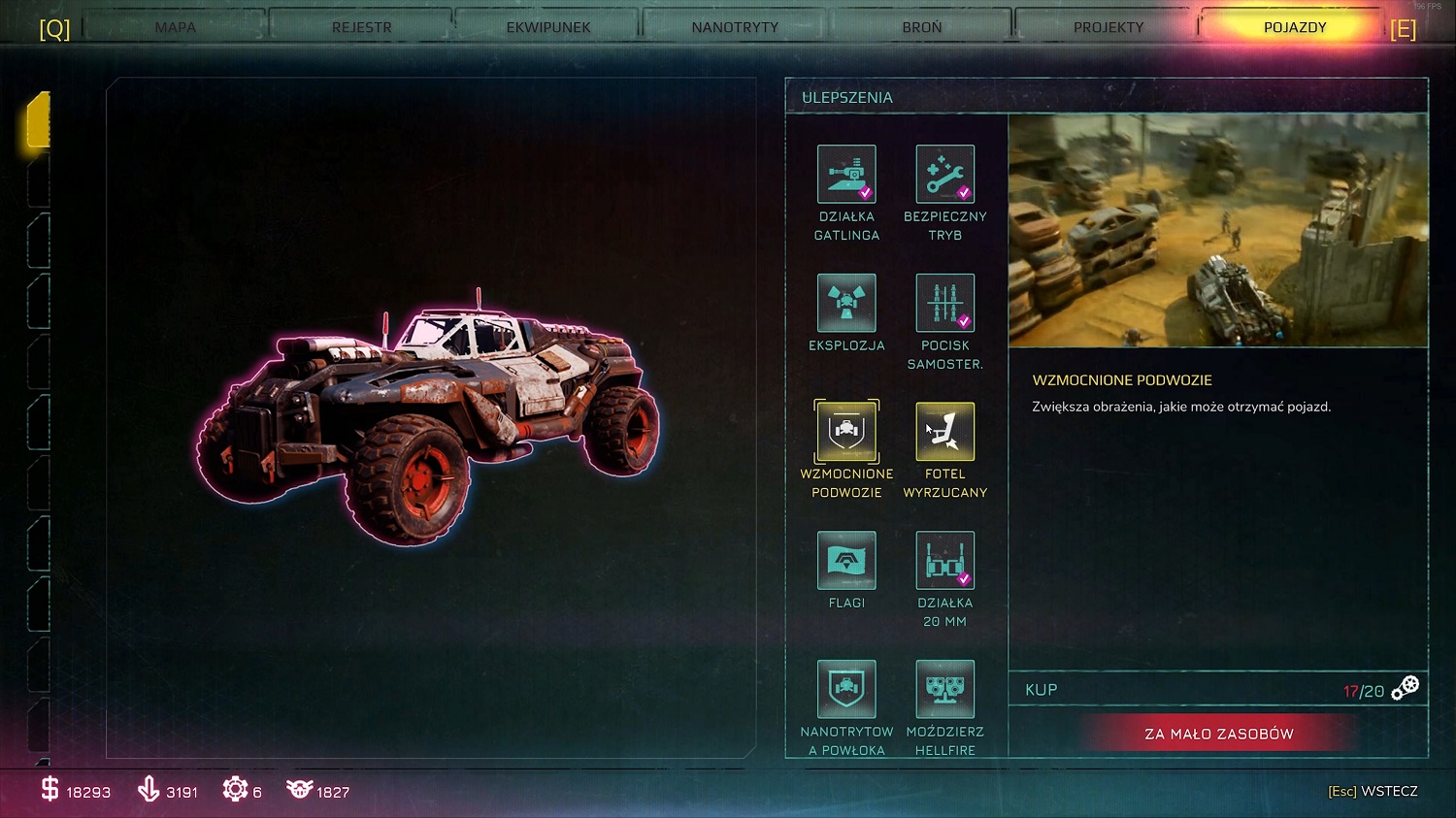This screenshot has height=818, width=1456.
Task: Pick the Pocisk Samoster. upgrade
Action: (x=944, y=303)
